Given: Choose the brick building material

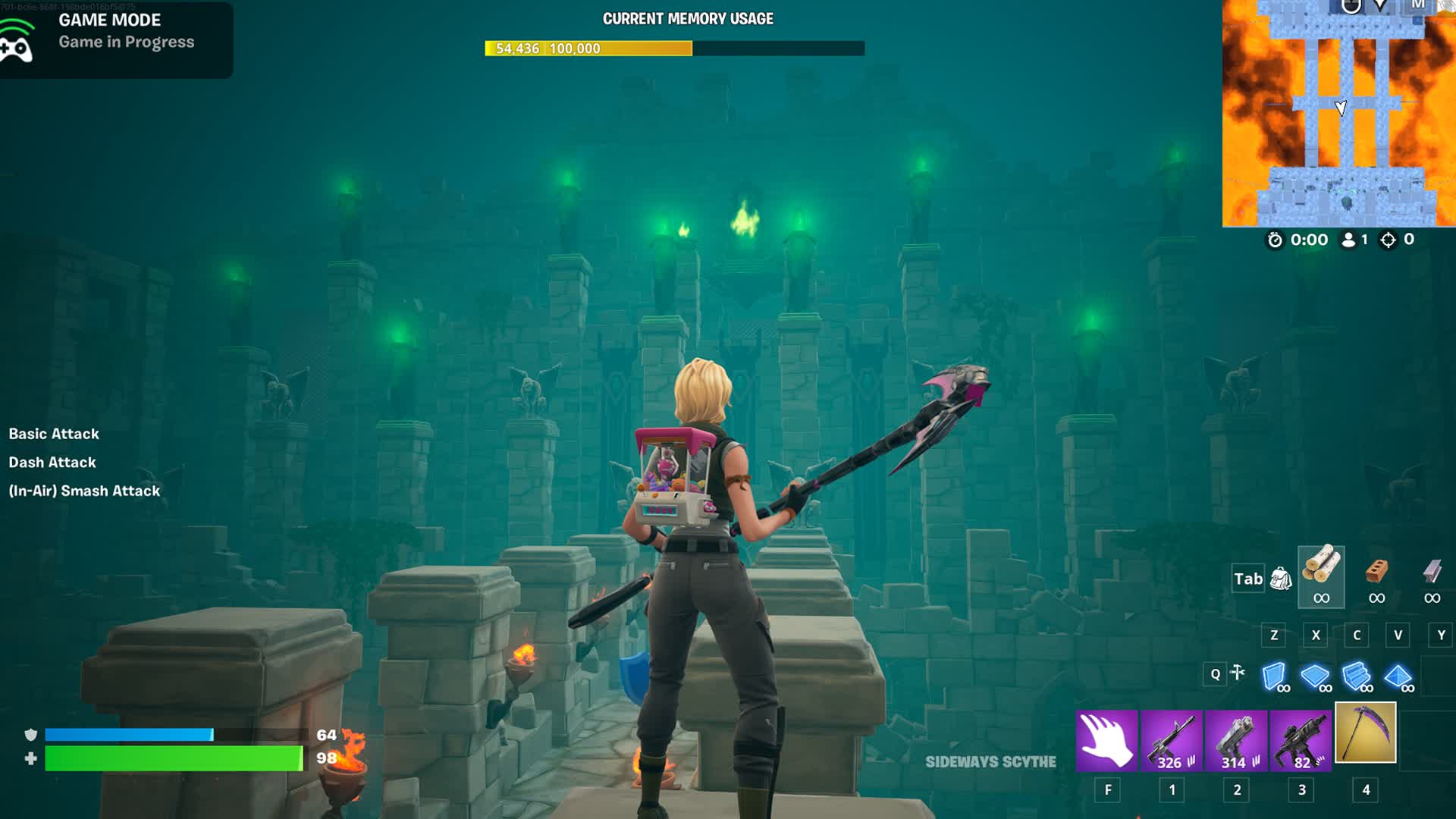Looking at the screenshot, I should tap(1376, 576).
